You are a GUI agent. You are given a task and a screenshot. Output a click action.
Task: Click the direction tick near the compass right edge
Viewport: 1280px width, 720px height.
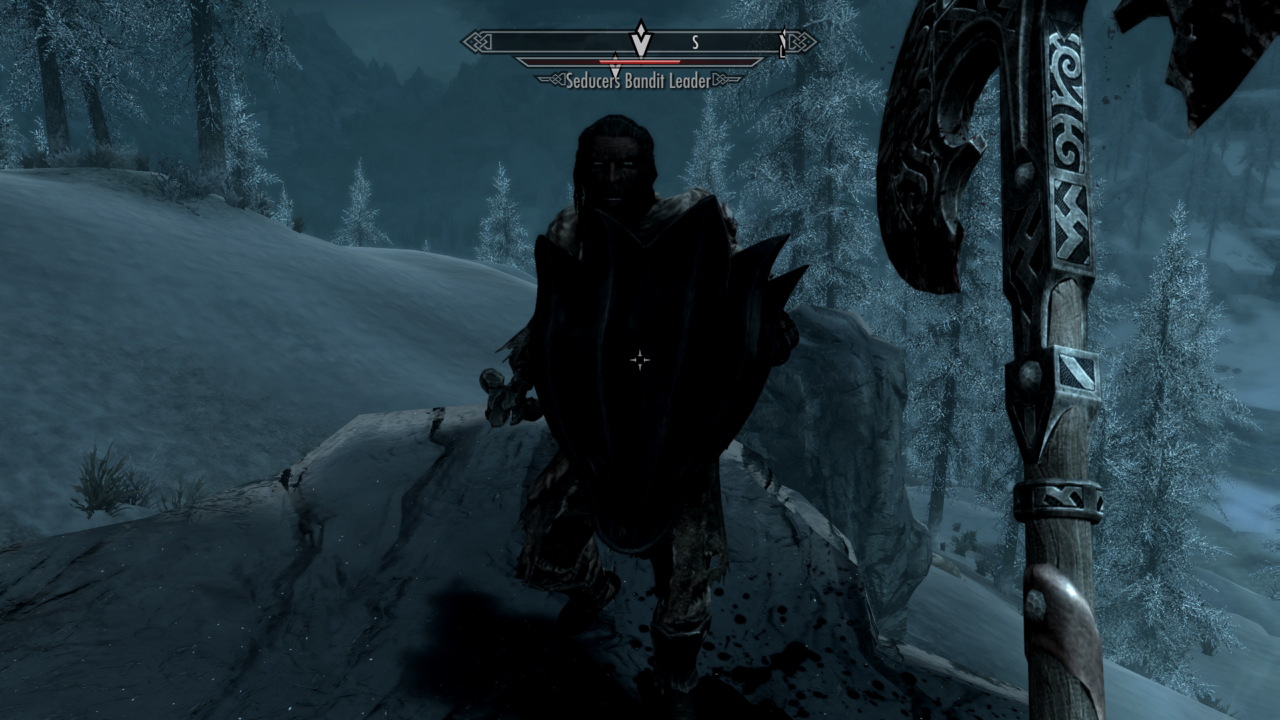click(x=782, y=42)
